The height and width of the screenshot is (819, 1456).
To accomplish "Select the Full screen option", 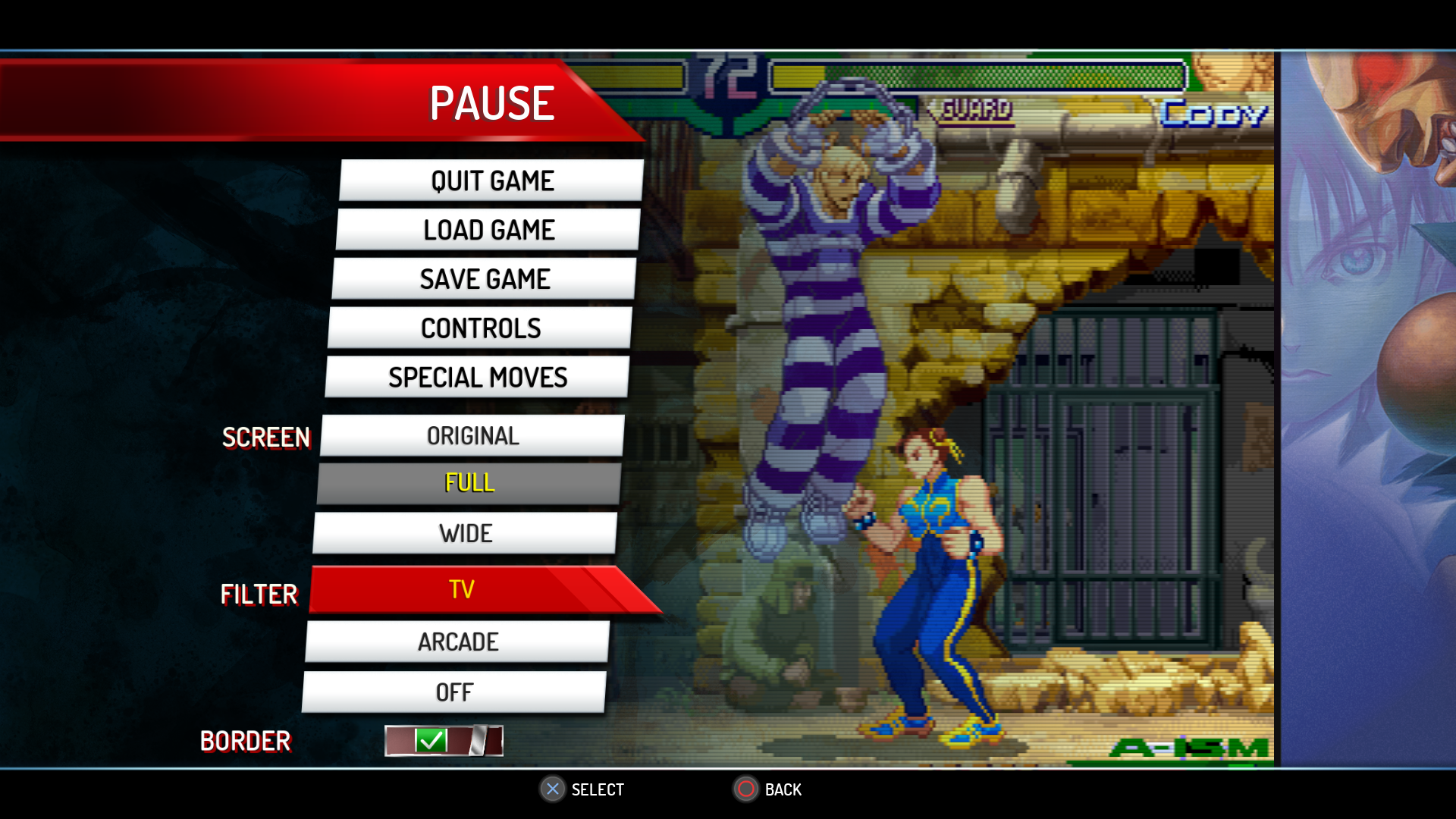I will [x=469, y=483].
